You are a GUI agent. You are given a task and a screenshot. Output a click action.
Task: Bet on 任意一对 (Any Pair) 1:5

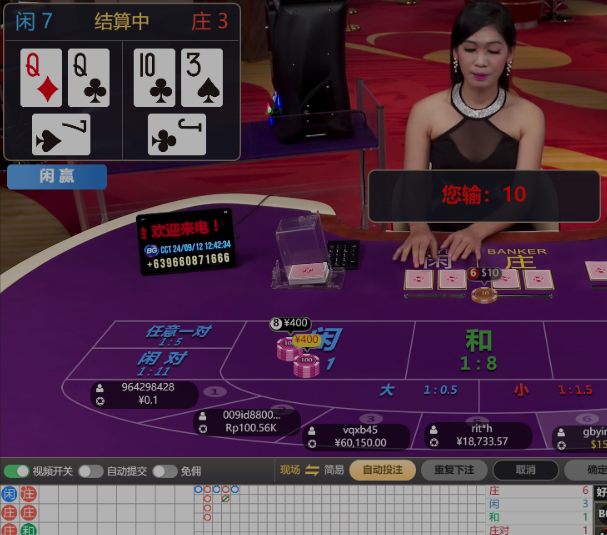coord(178,334)
